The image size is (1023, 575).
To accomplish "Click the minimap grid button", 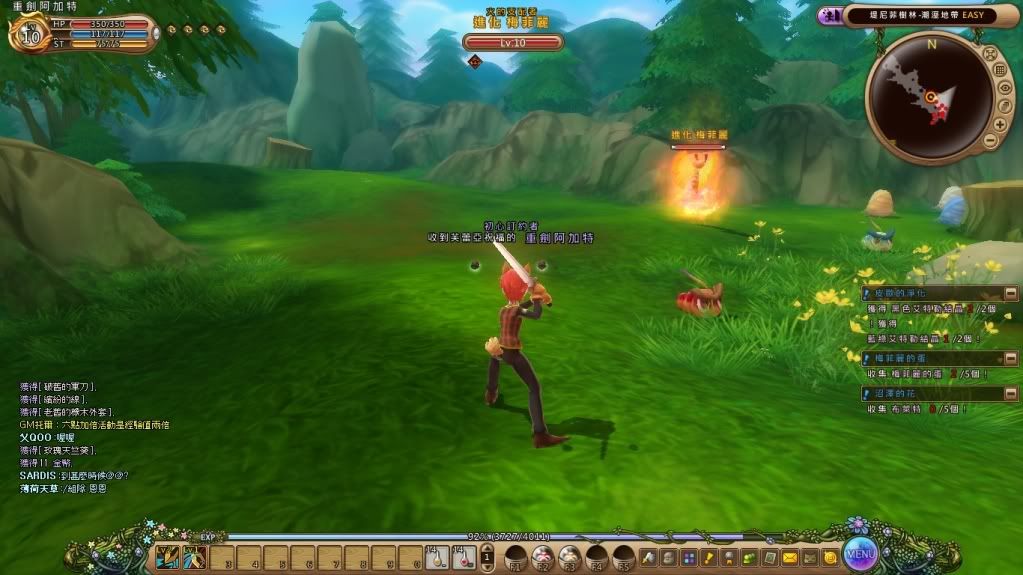I will point(1000,70).
